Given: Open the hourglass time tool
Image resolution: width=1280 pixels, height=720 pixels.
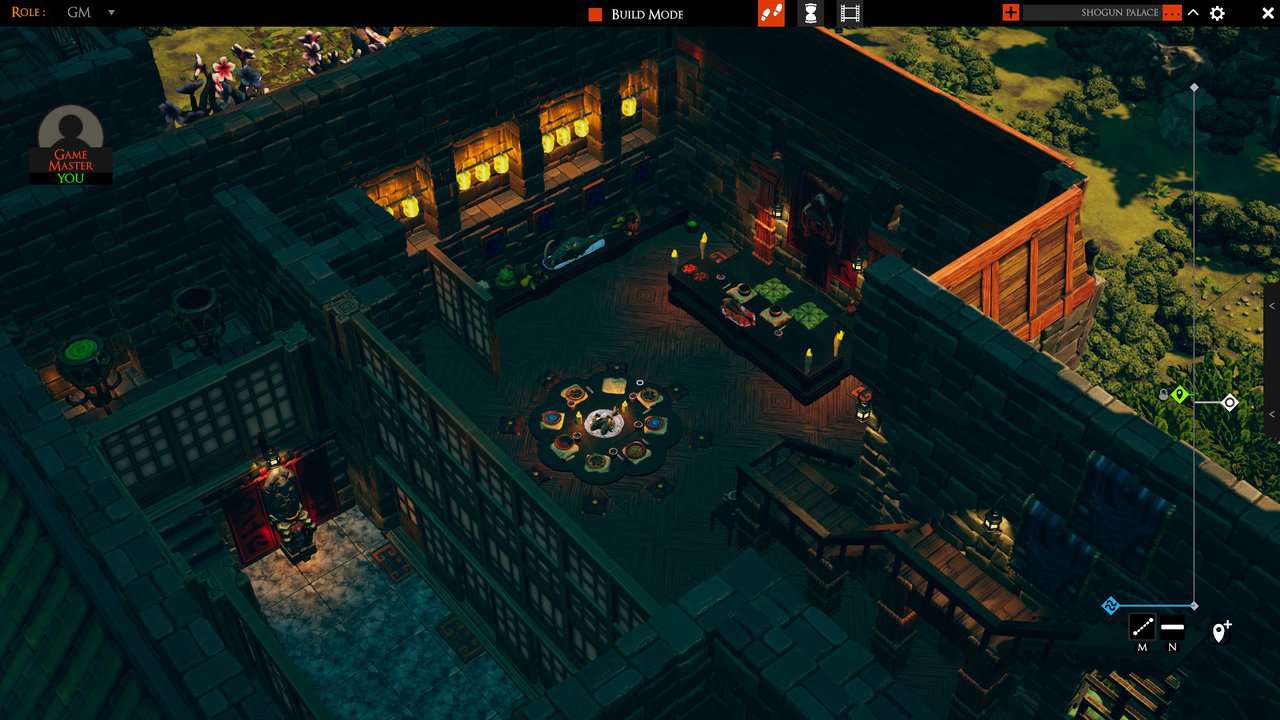Looking at the screenshot, I should pyautogui.click(x=811, y=13).
